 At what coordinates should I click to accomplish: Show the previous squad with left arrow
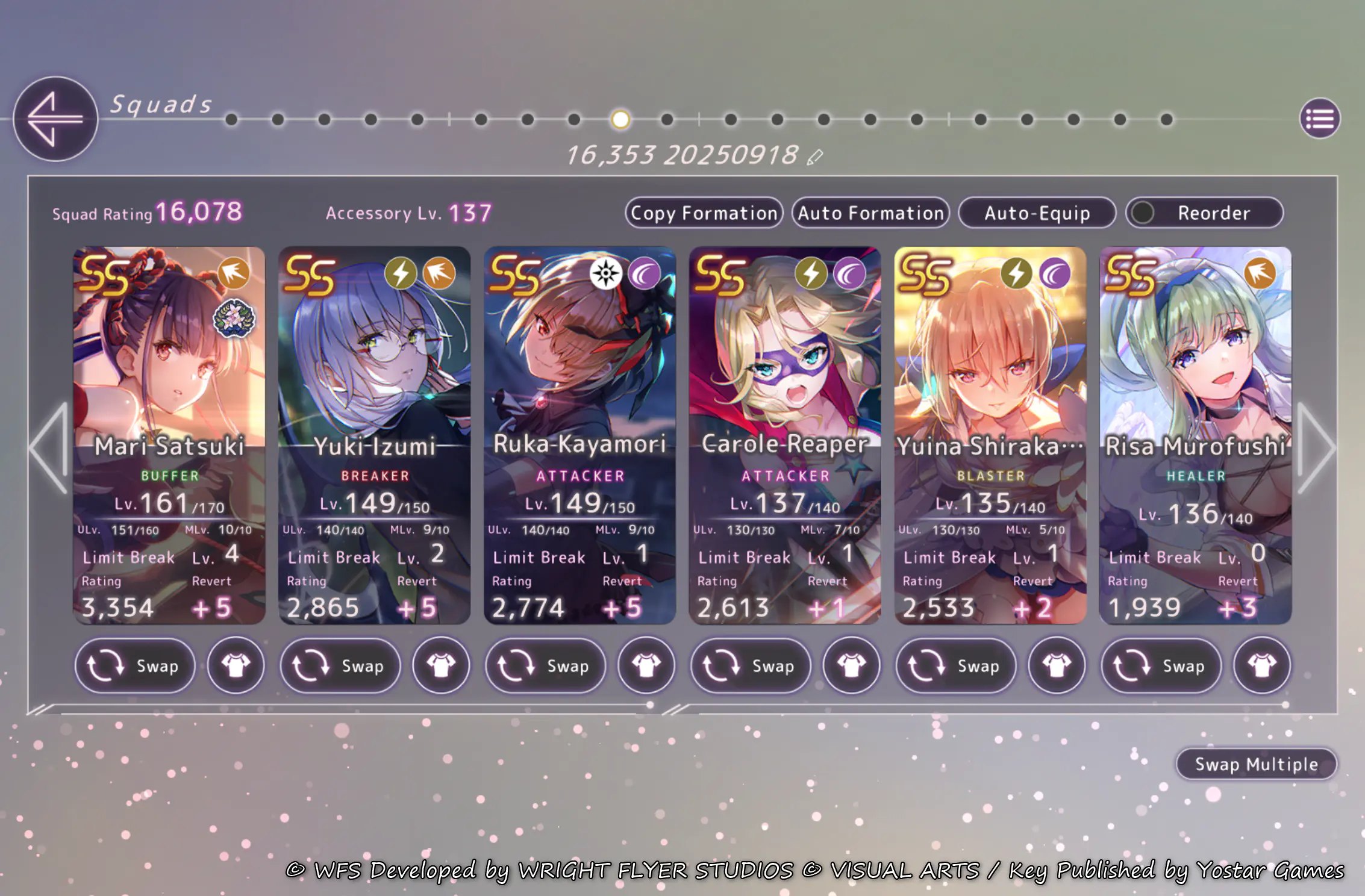pyautogui.click(x=49, y=447)
